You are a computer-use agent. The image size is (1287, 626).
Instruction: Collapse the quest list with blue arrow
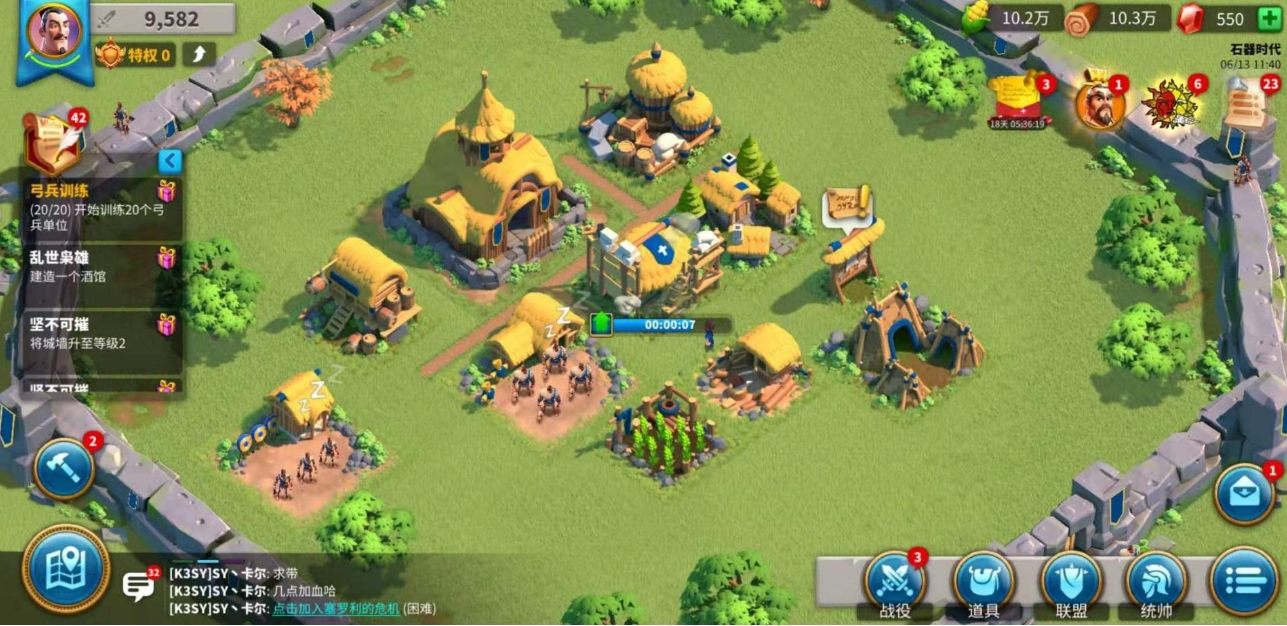tap(170, 161)
